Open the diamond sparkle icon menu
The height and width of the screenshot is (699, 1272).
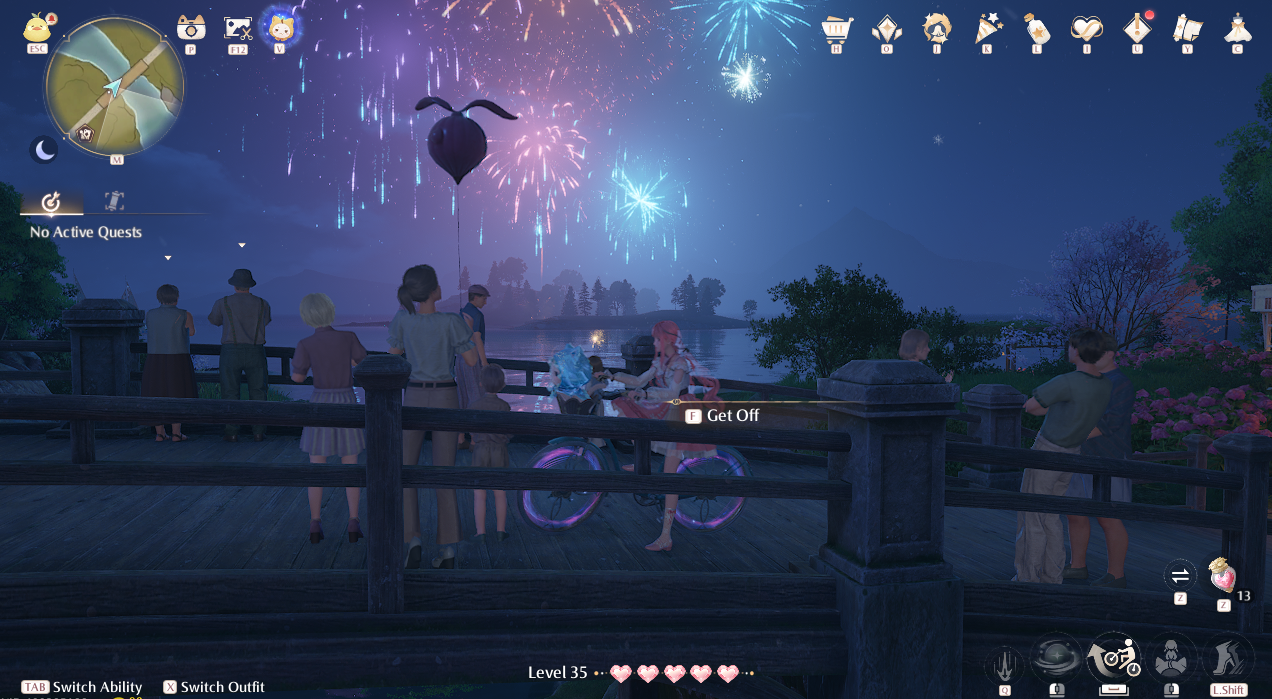point(886,28)
